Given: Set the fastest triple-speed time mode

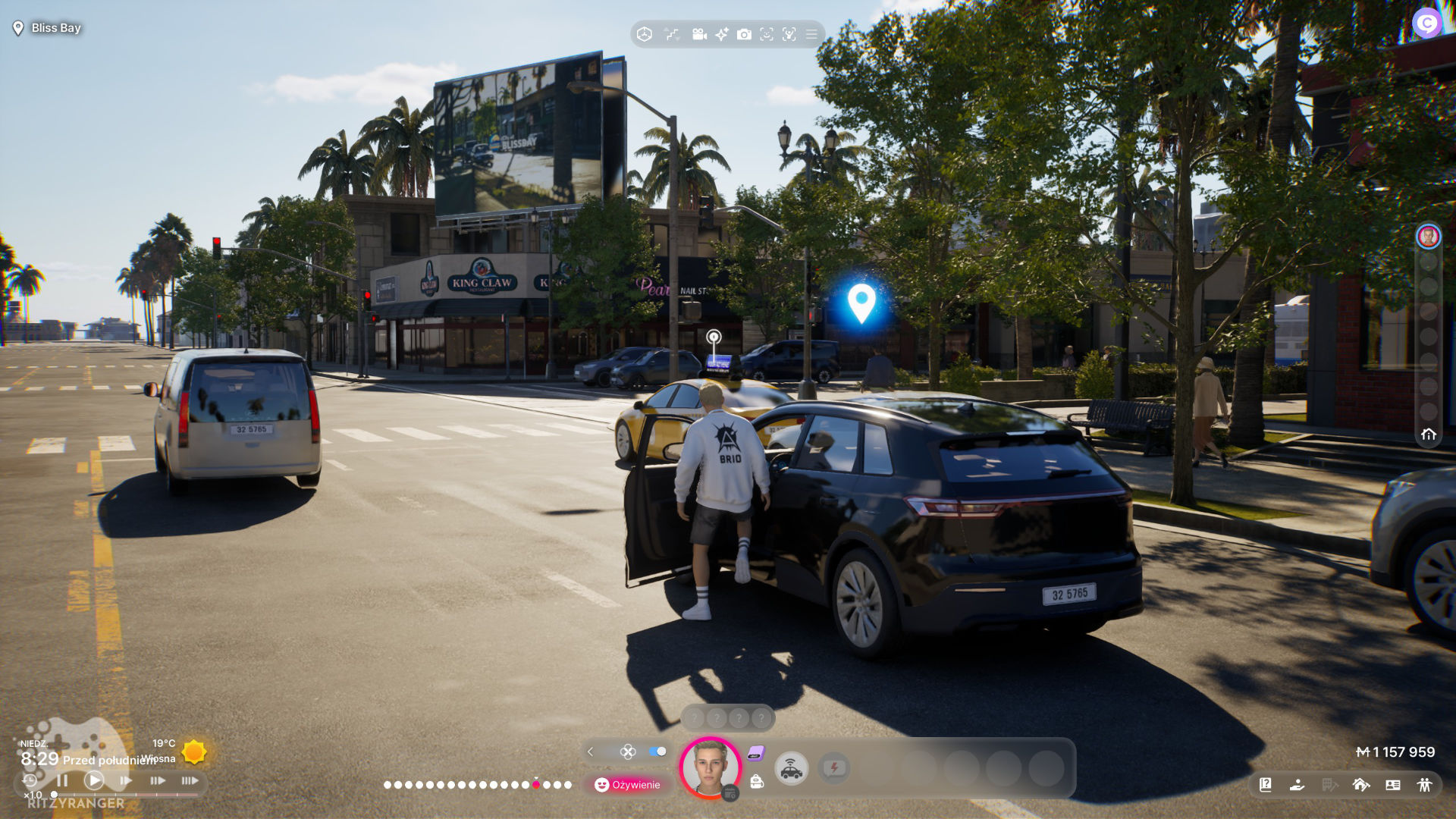Looking at the screenshot, I should click(190, 780).
